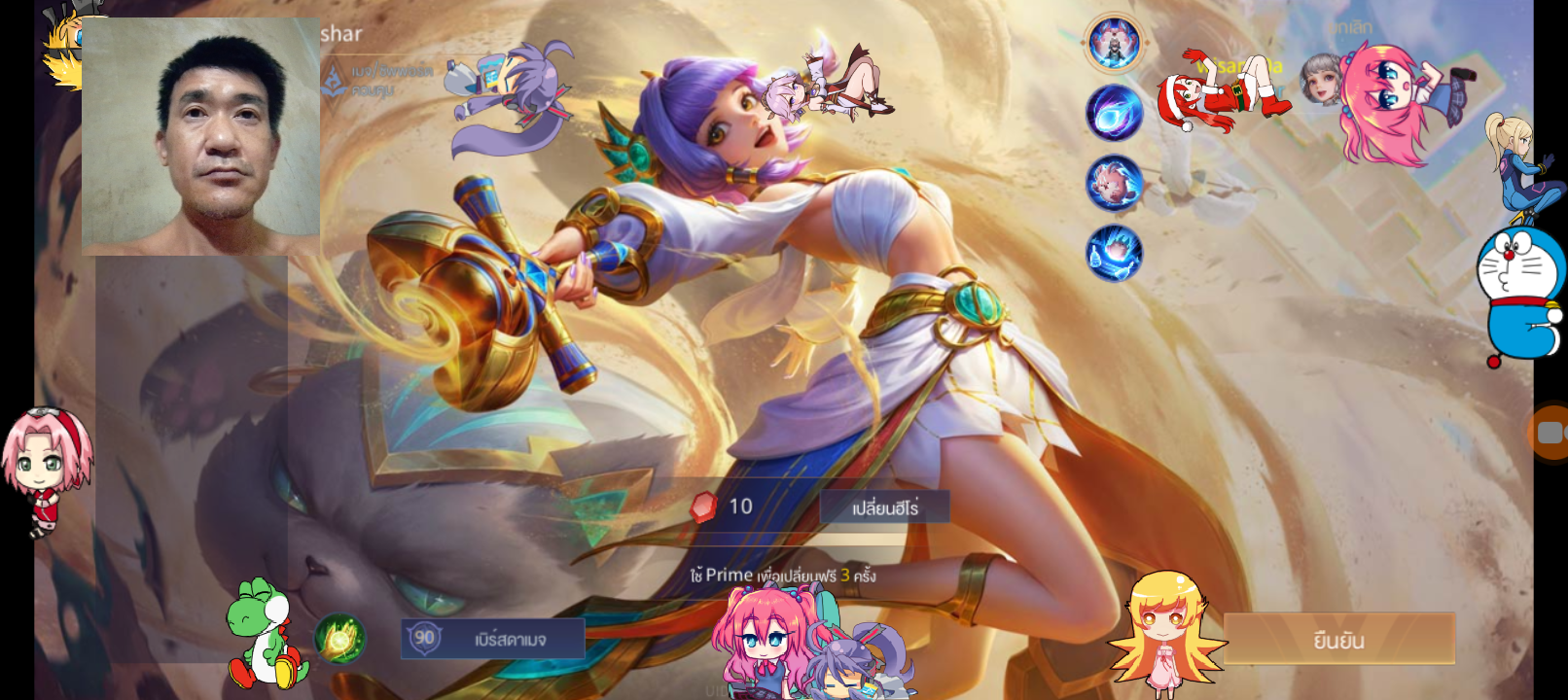Click the เปลี่ยนฮีโร่ change hero button
Viewport: 1568px width, 700px height.
pos(884,507)
